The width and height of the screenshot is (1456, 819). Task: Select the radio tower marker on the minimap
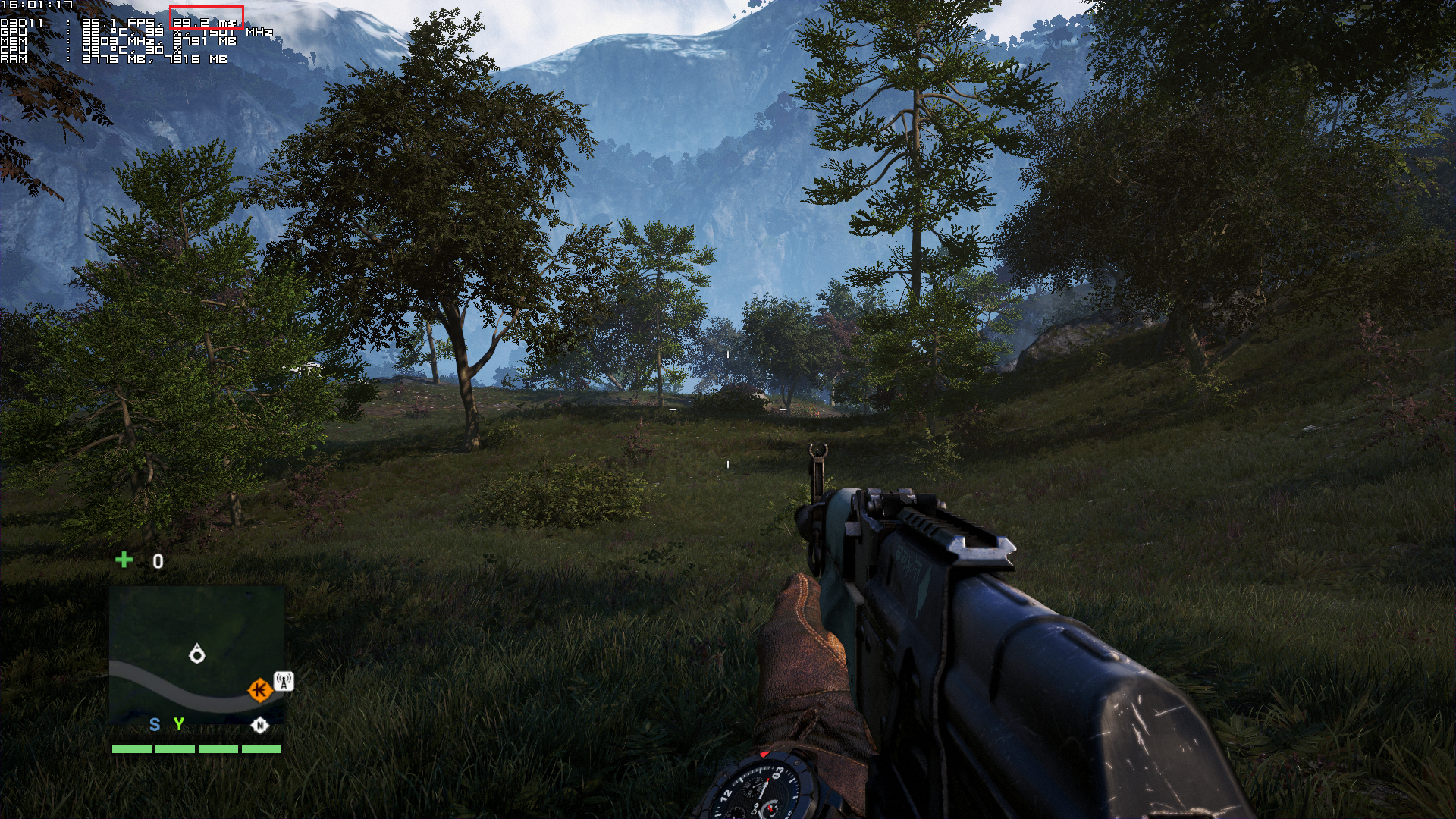[x=284, y=681]
